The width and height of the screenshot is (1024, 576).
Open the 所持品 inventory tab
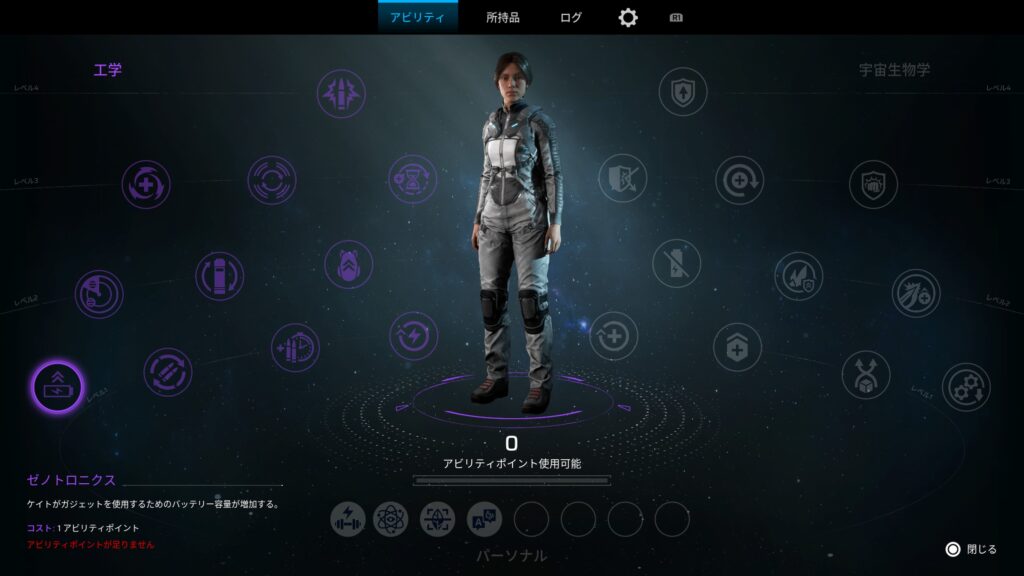pos(503,17)
